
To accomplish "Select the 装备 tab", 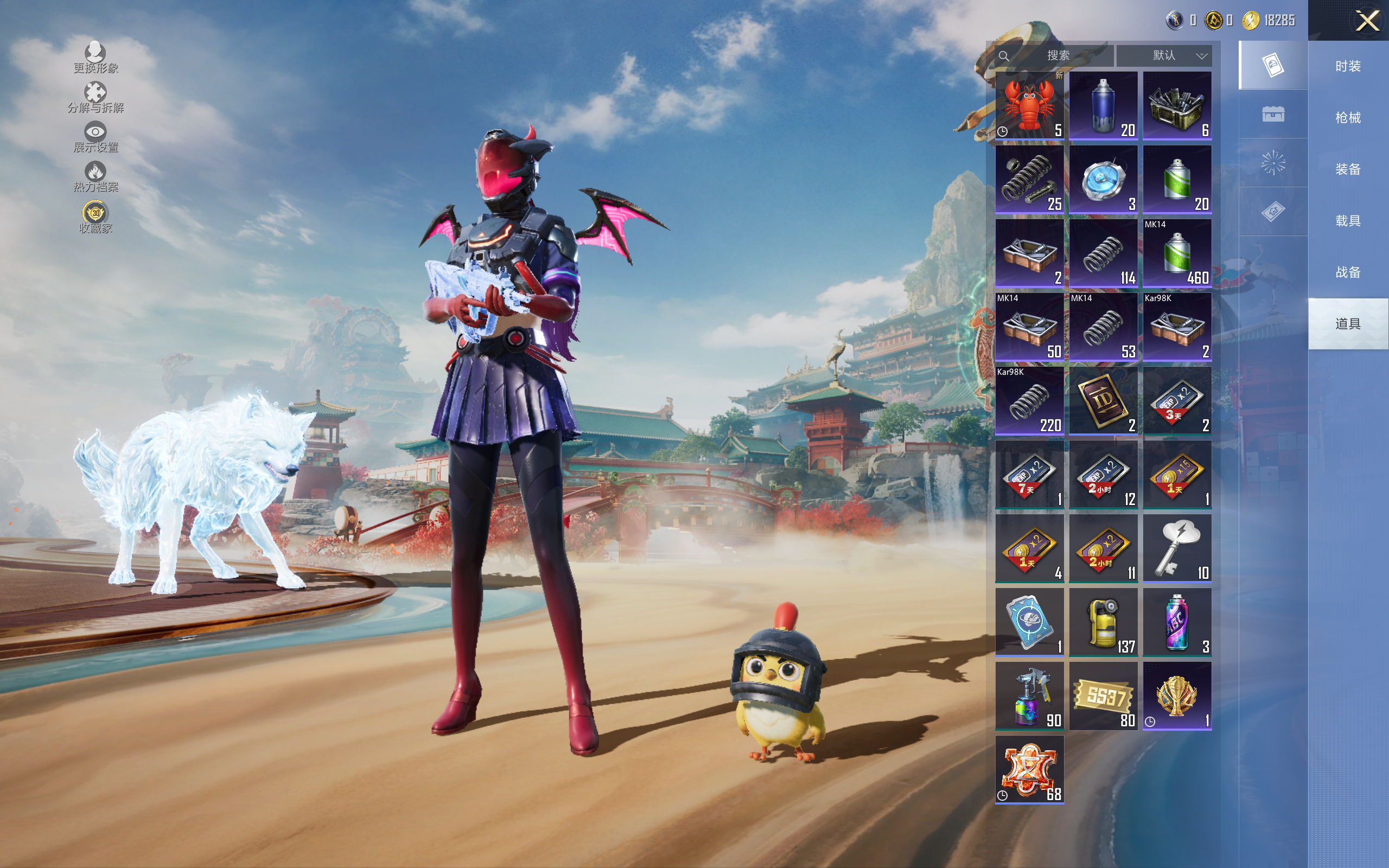I will 1348,169.
